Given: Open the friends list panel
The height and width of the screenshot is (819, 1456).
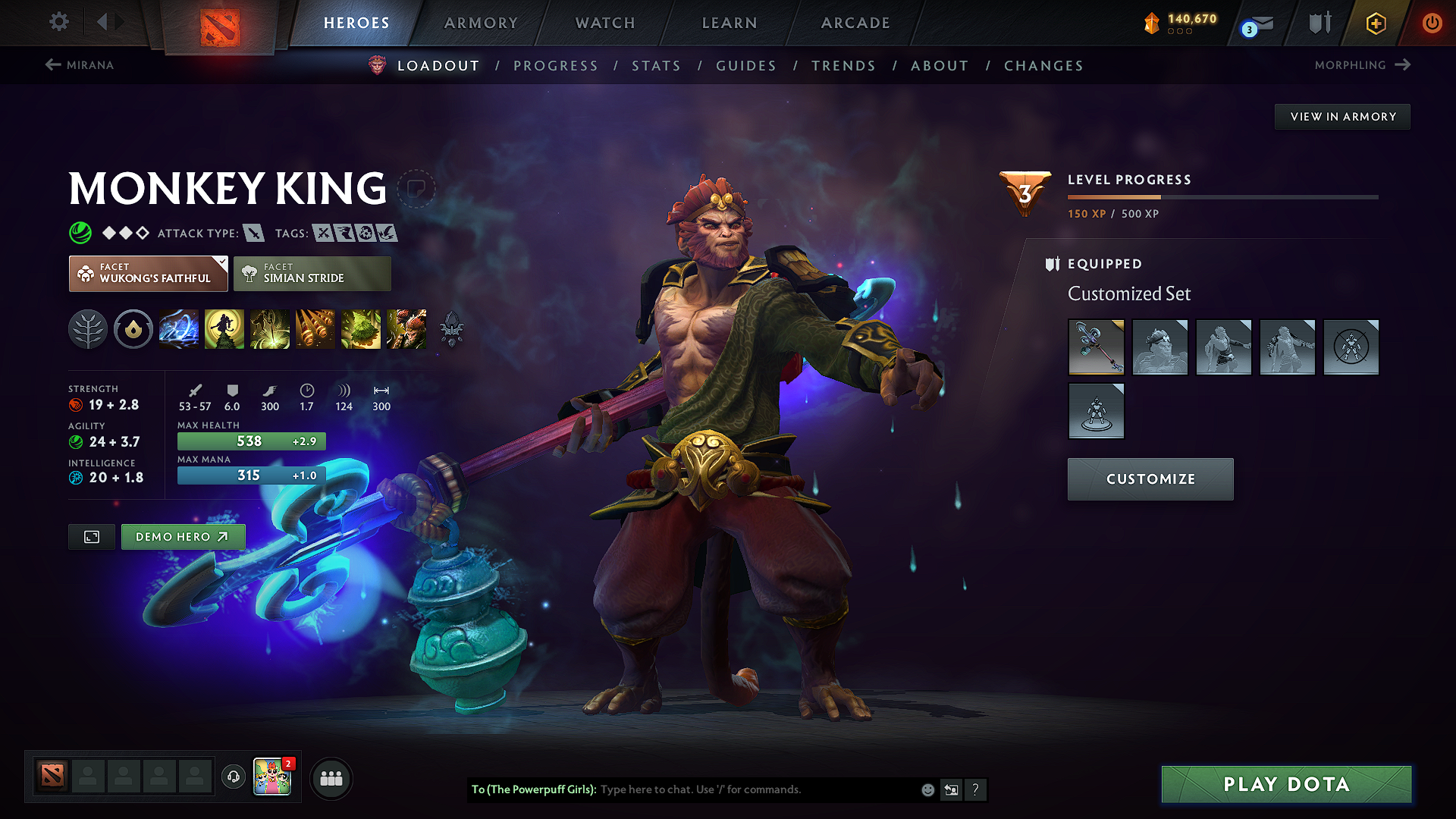Looking at the screenshot, I should [x=331, y=777].
